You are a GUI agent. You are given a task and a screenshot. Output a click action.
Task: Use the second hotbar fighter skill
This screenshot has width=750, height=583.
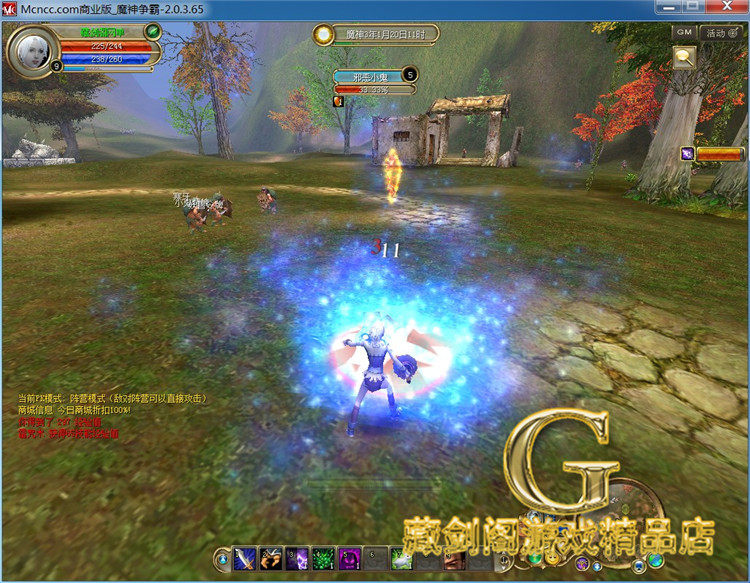coord(271,559)
